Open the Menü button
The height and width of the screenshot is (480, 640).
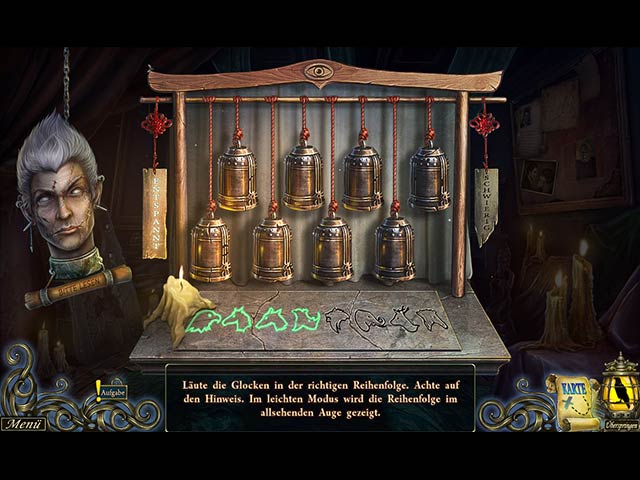pyautogui.click(x=22, y=424)
